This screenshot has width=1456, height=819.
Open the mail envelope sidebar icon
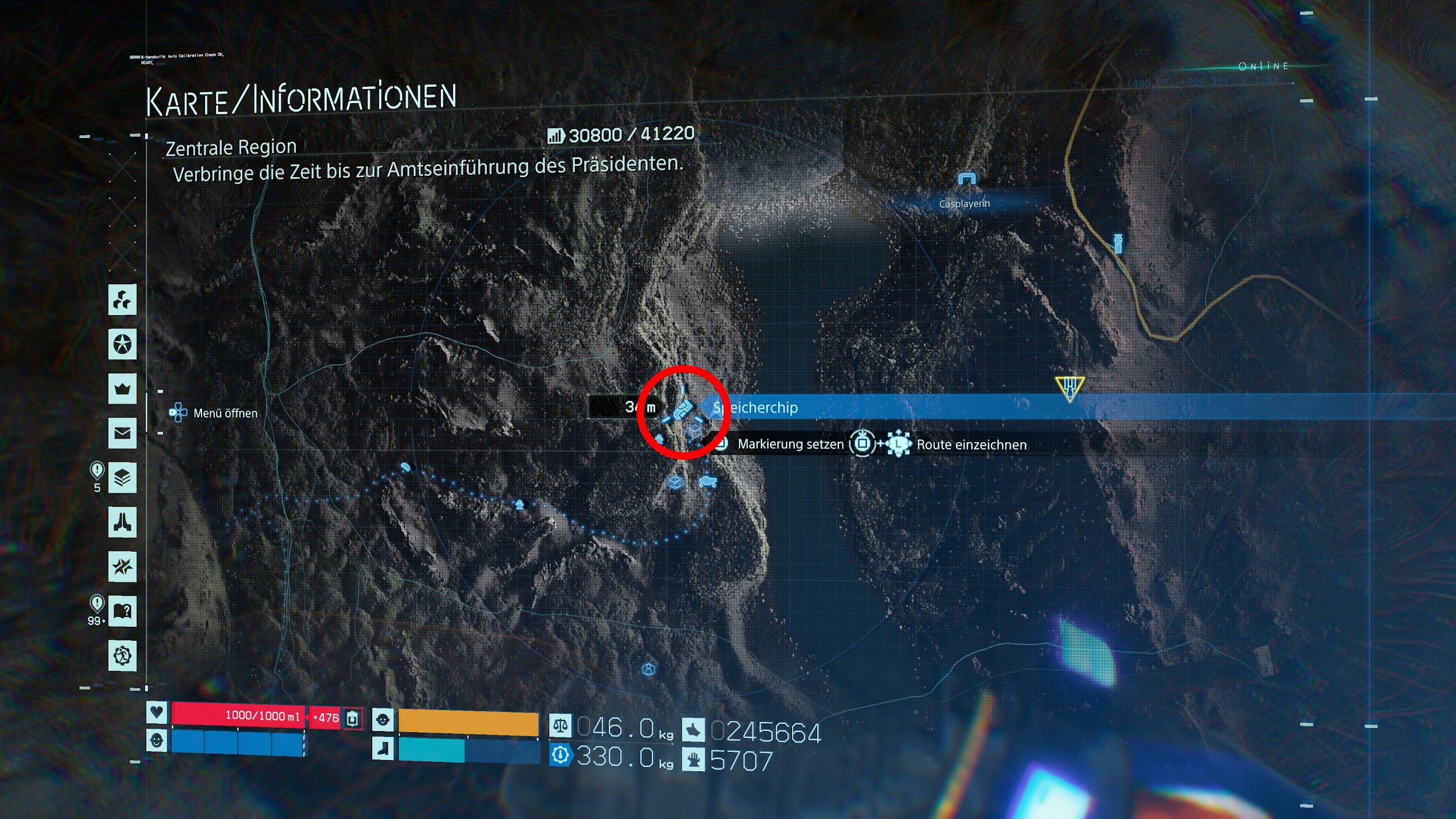[x=122, y=433]
